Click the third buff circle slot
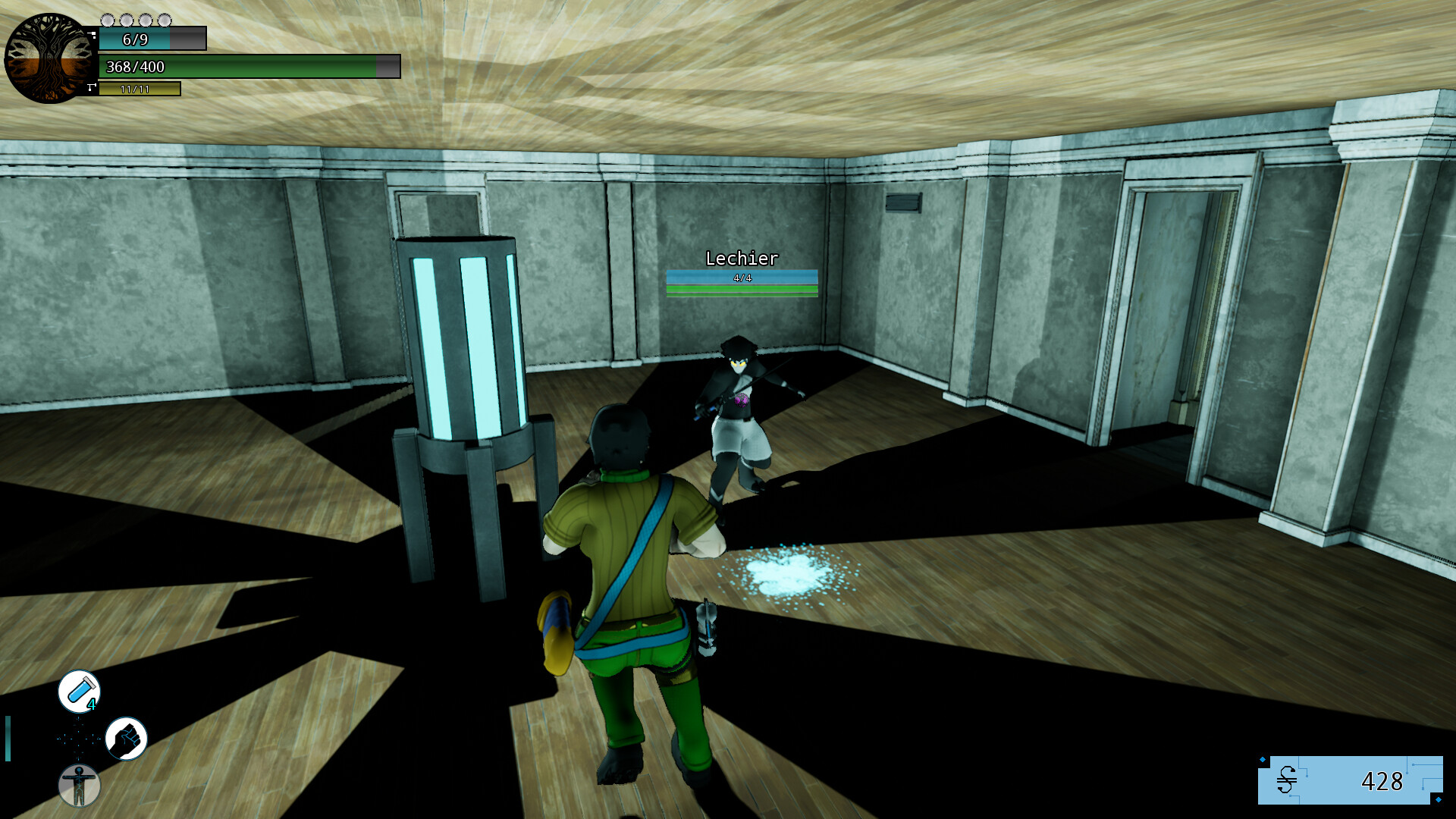 click(x=145, y=20)
